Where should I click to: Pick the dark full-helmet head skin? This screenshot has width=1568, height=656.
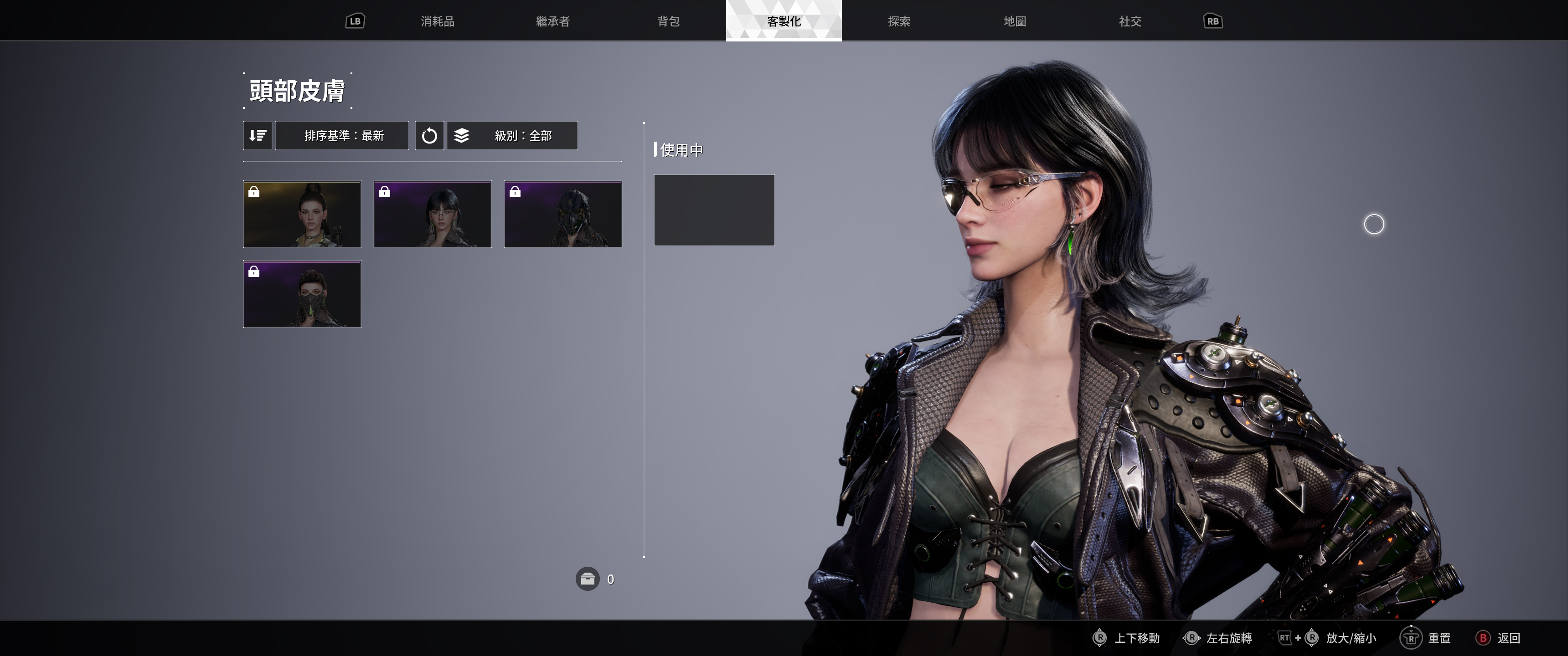563,214
